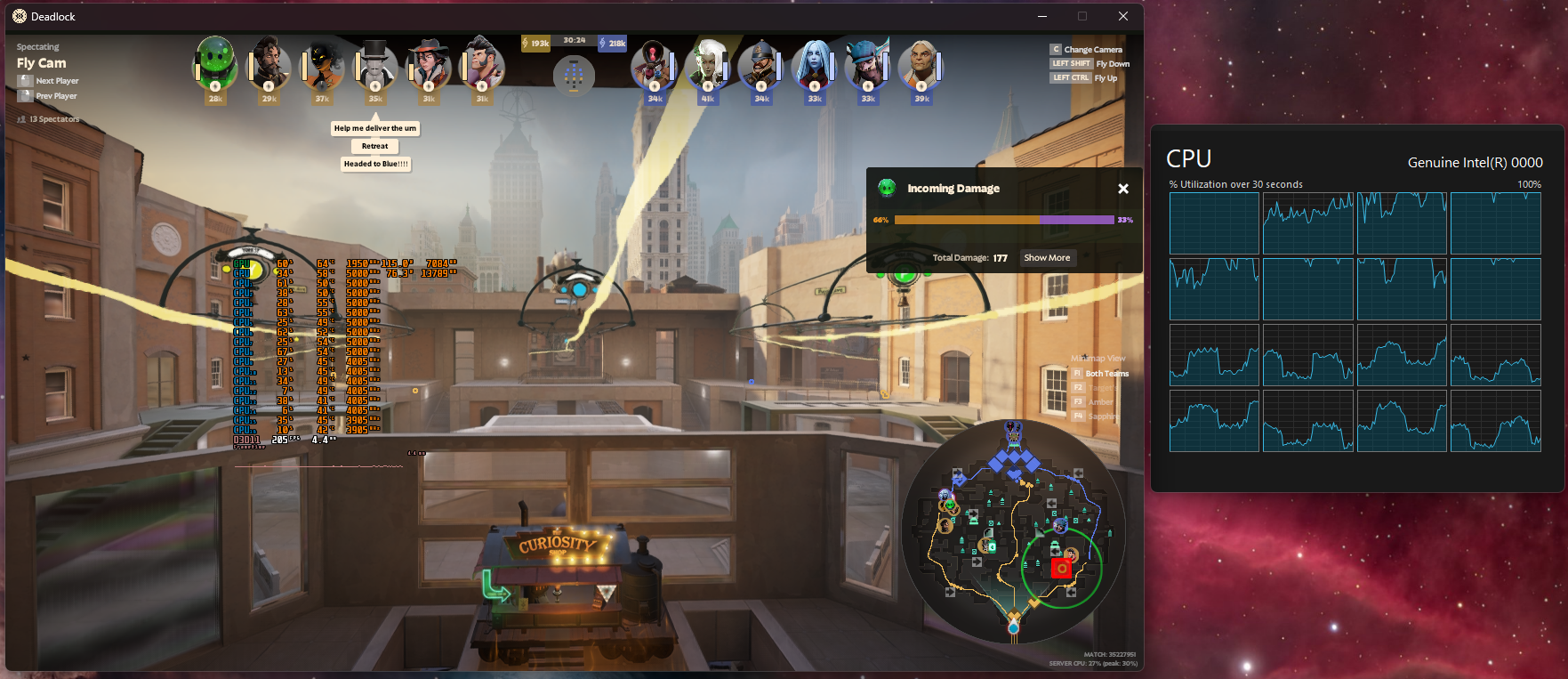Screen dimensions: 1568x679
Task: Close the Deadlock window
Action: click(x=1123, y=16)
